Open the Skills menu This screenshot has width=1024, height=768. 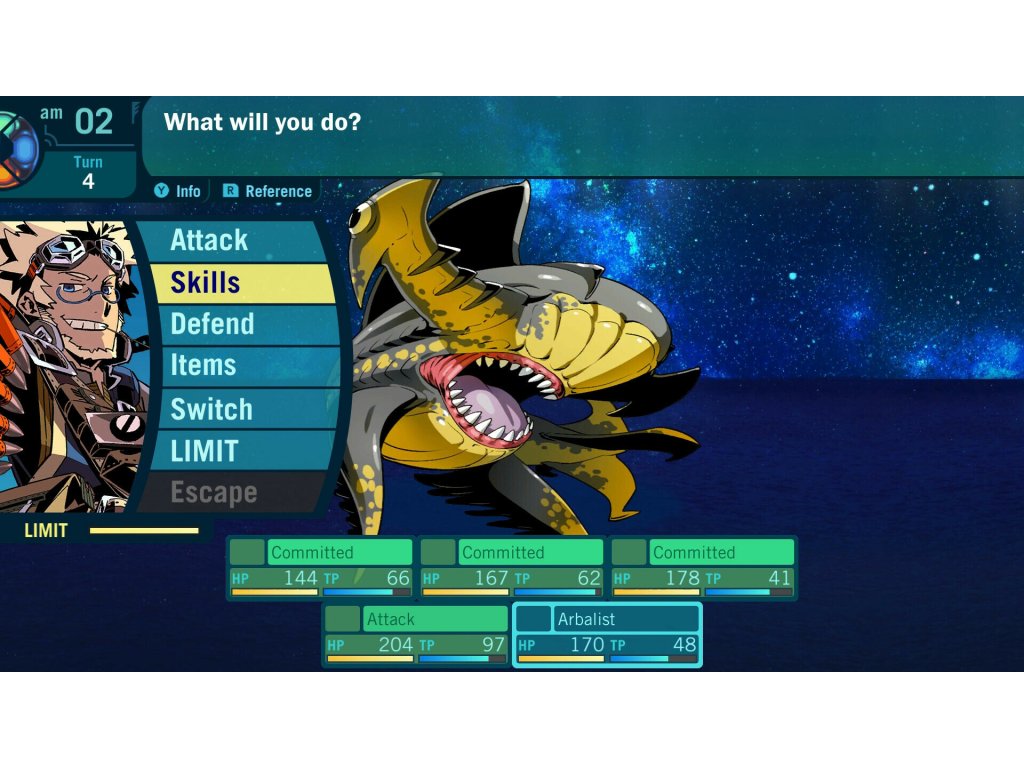tap(240, 283)
